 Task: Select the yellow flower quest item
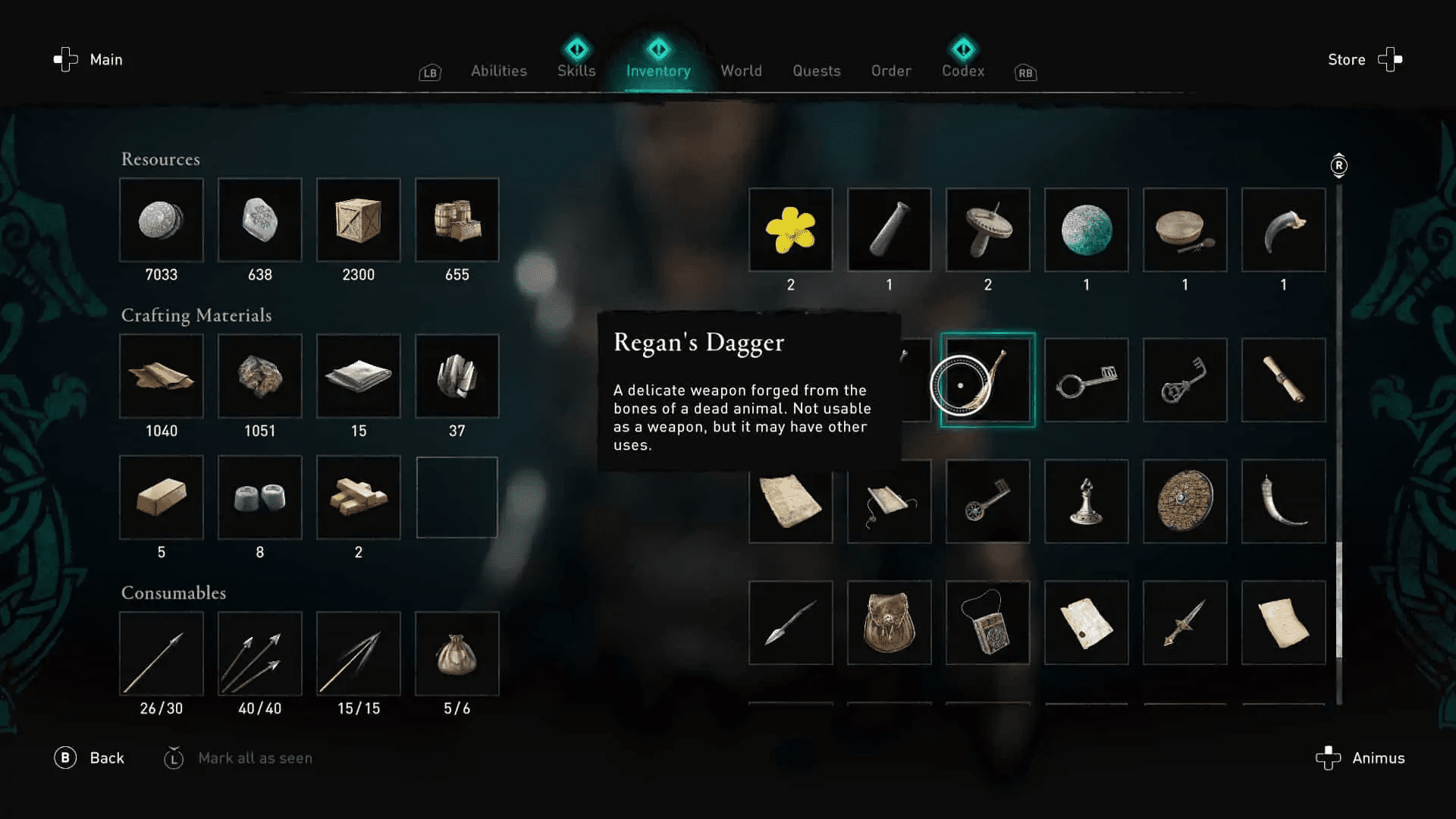791,230
